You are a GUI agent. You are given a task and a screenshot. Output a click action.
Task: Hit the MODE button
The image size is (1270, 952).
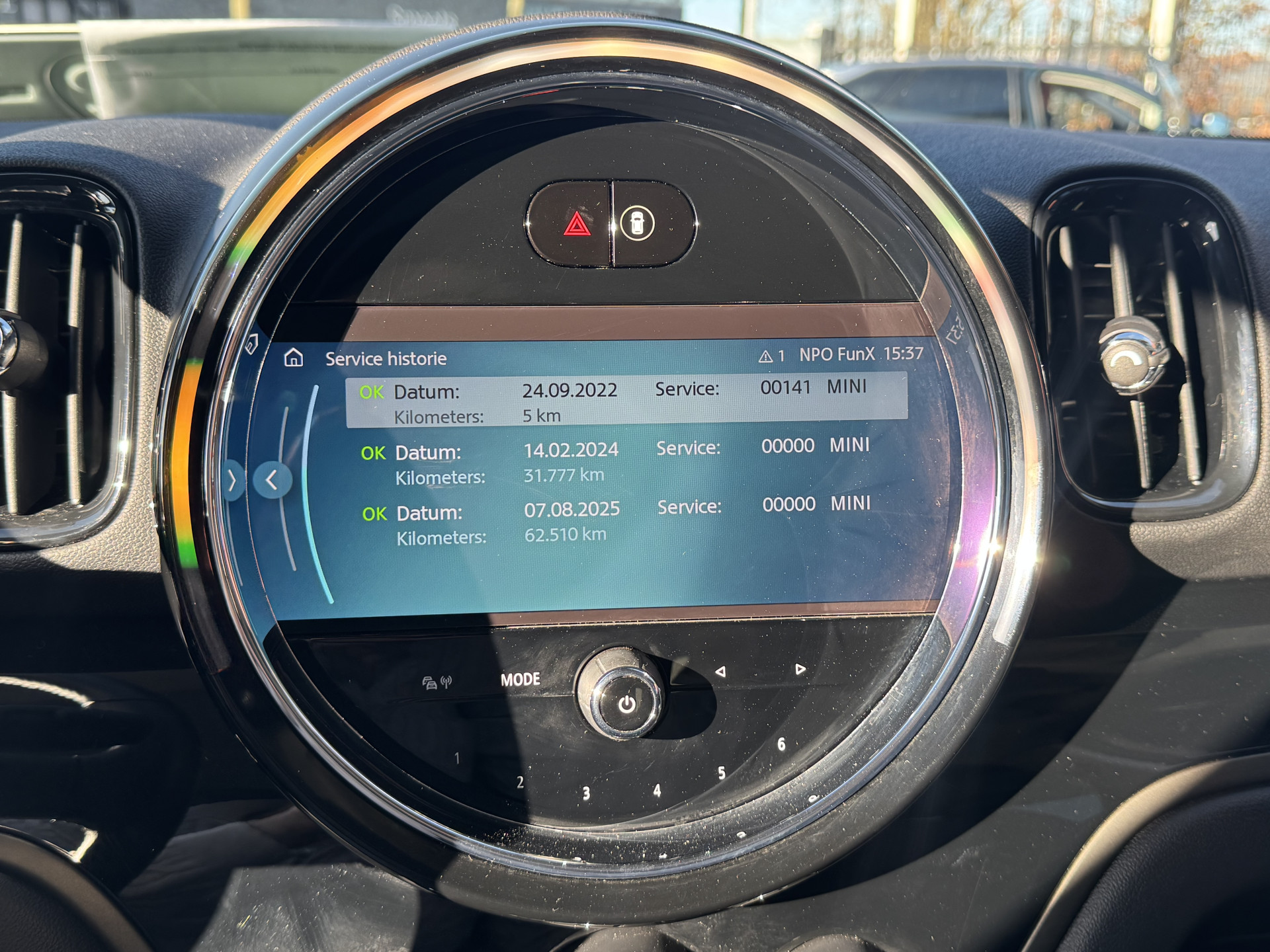point(520,680)
